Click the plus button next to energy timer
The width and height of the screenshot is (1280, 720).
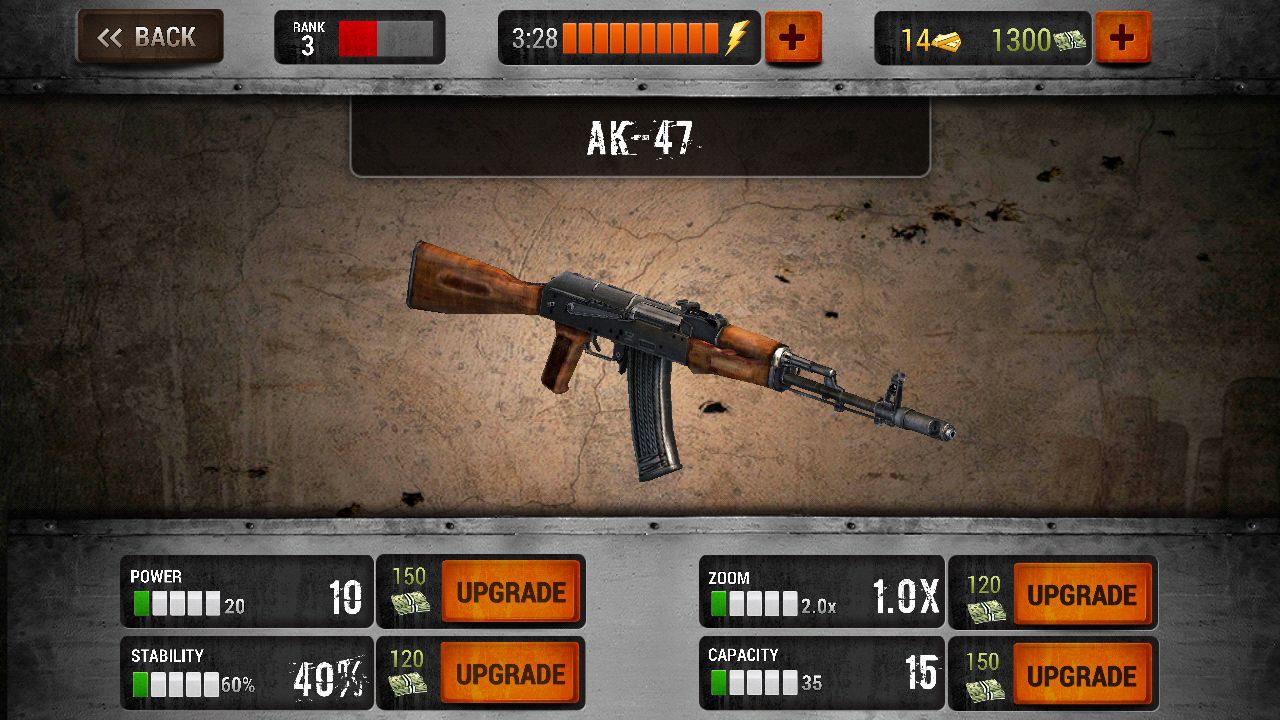pos(792,36)
